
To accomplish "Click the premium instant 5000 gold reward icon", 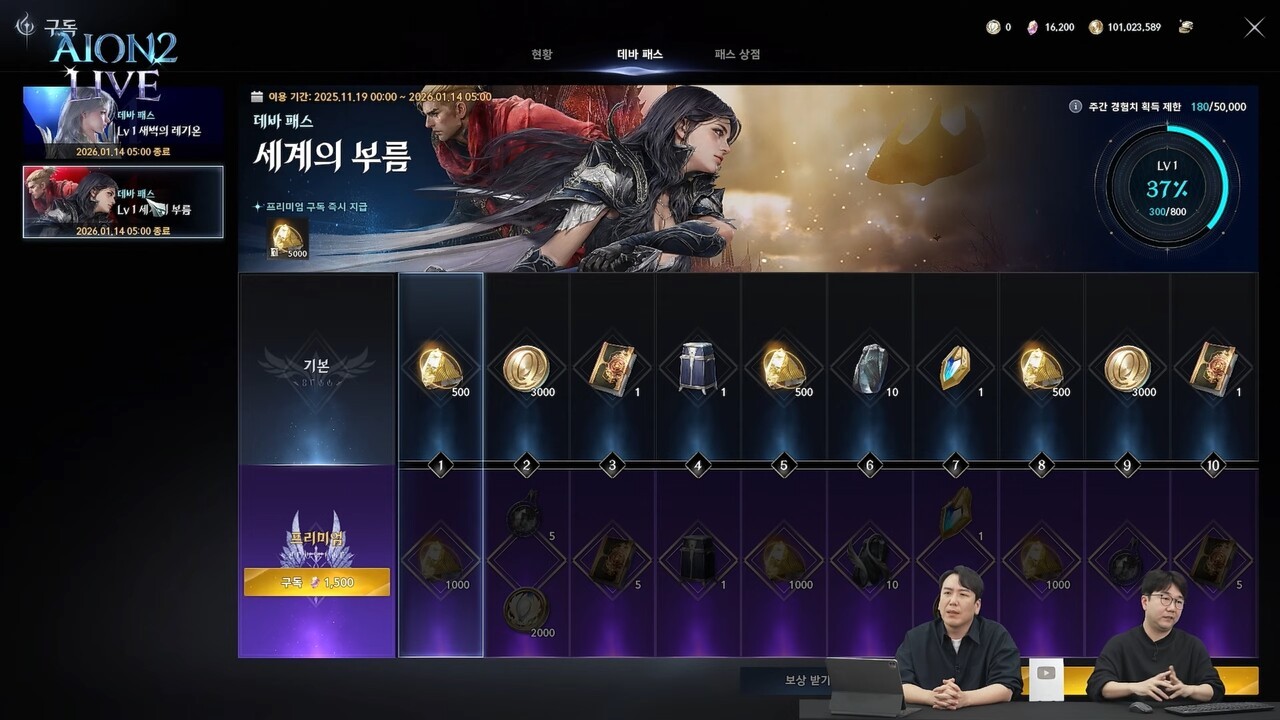I will 287,237.
